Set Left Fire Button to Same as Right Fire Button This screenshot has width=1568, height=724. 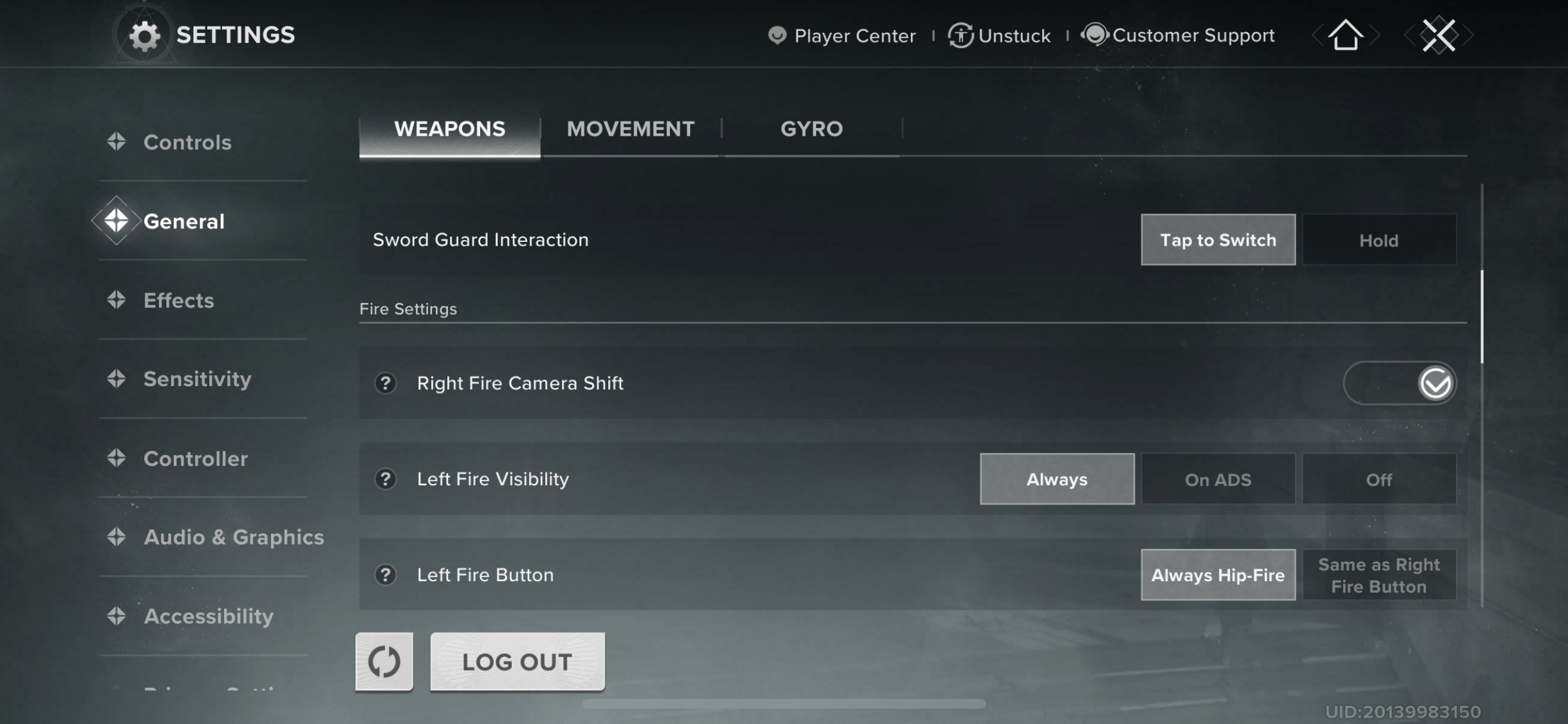(1379, 575)
